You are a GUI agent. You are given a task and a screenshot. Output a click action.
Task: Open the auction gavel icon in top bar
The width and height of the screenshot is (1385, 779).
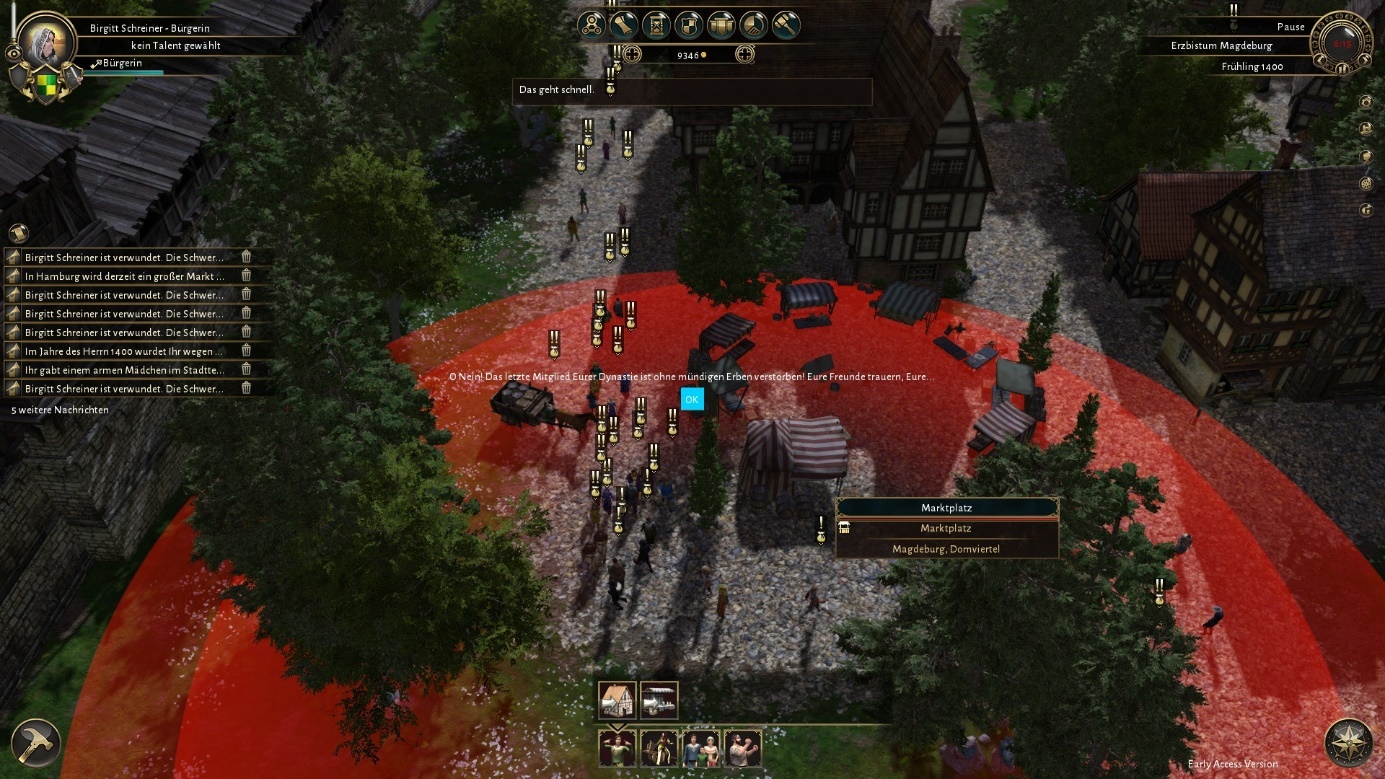point(786,24)
